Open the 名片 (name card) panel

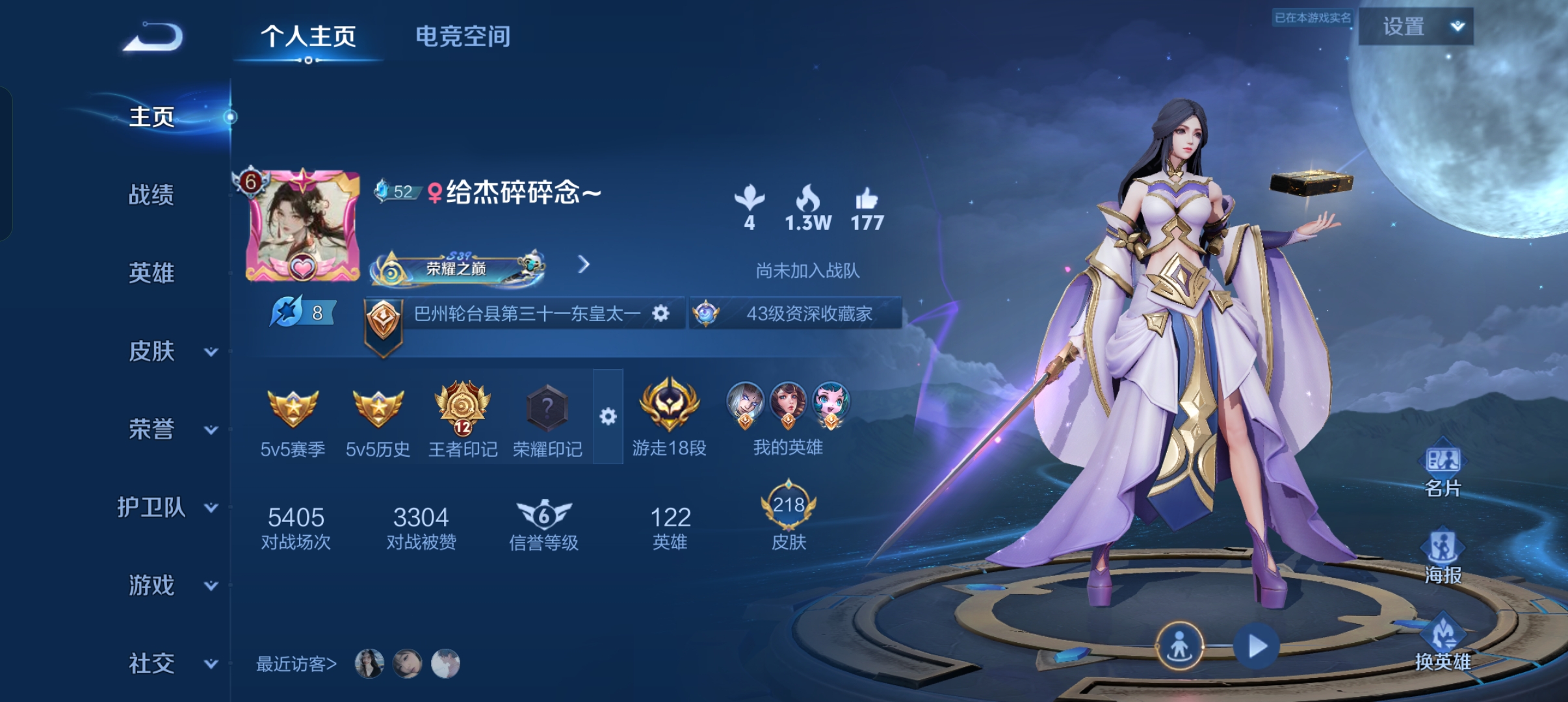tap(1444, 459)
